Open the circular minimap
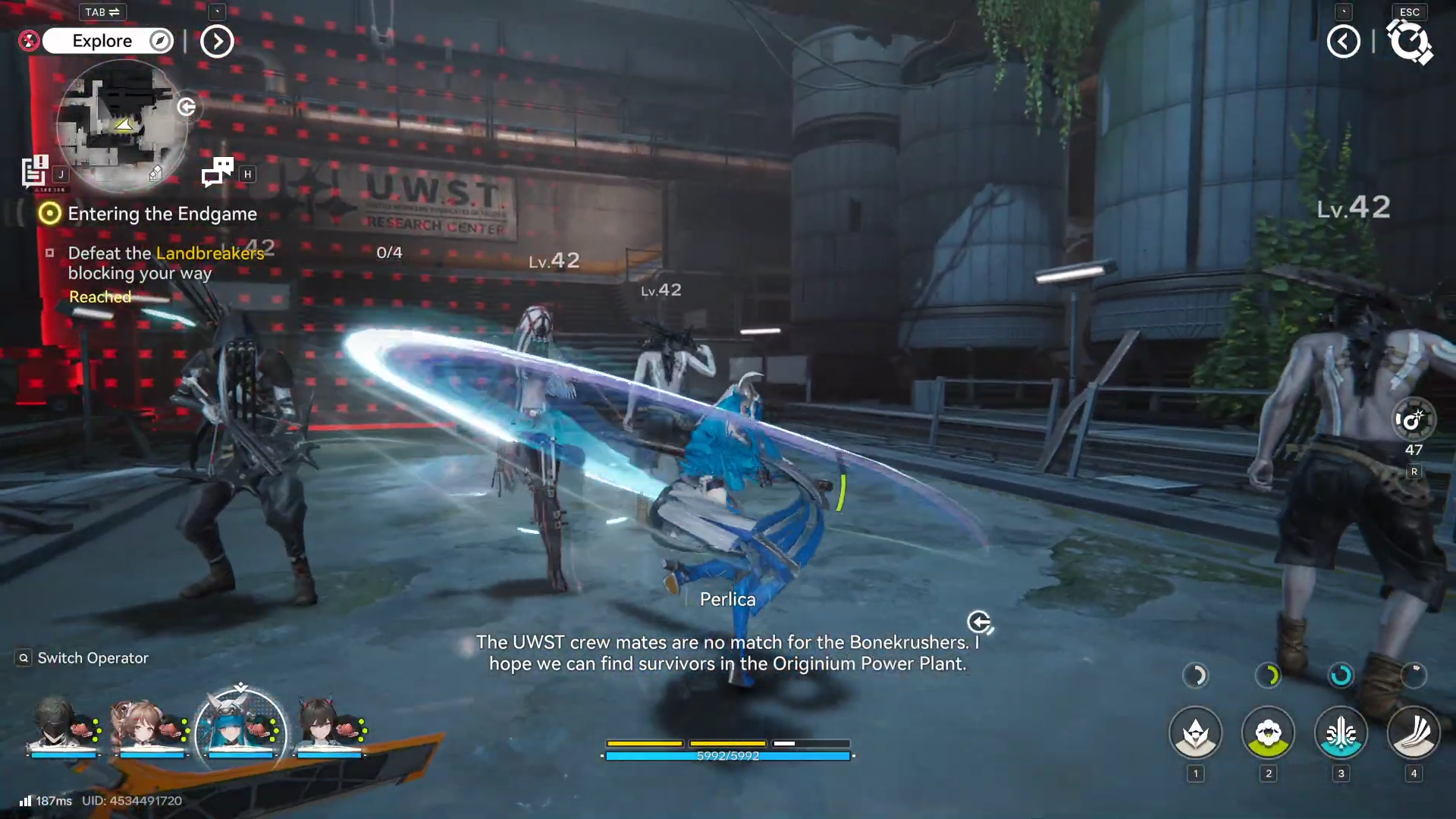 coord(121,125)
